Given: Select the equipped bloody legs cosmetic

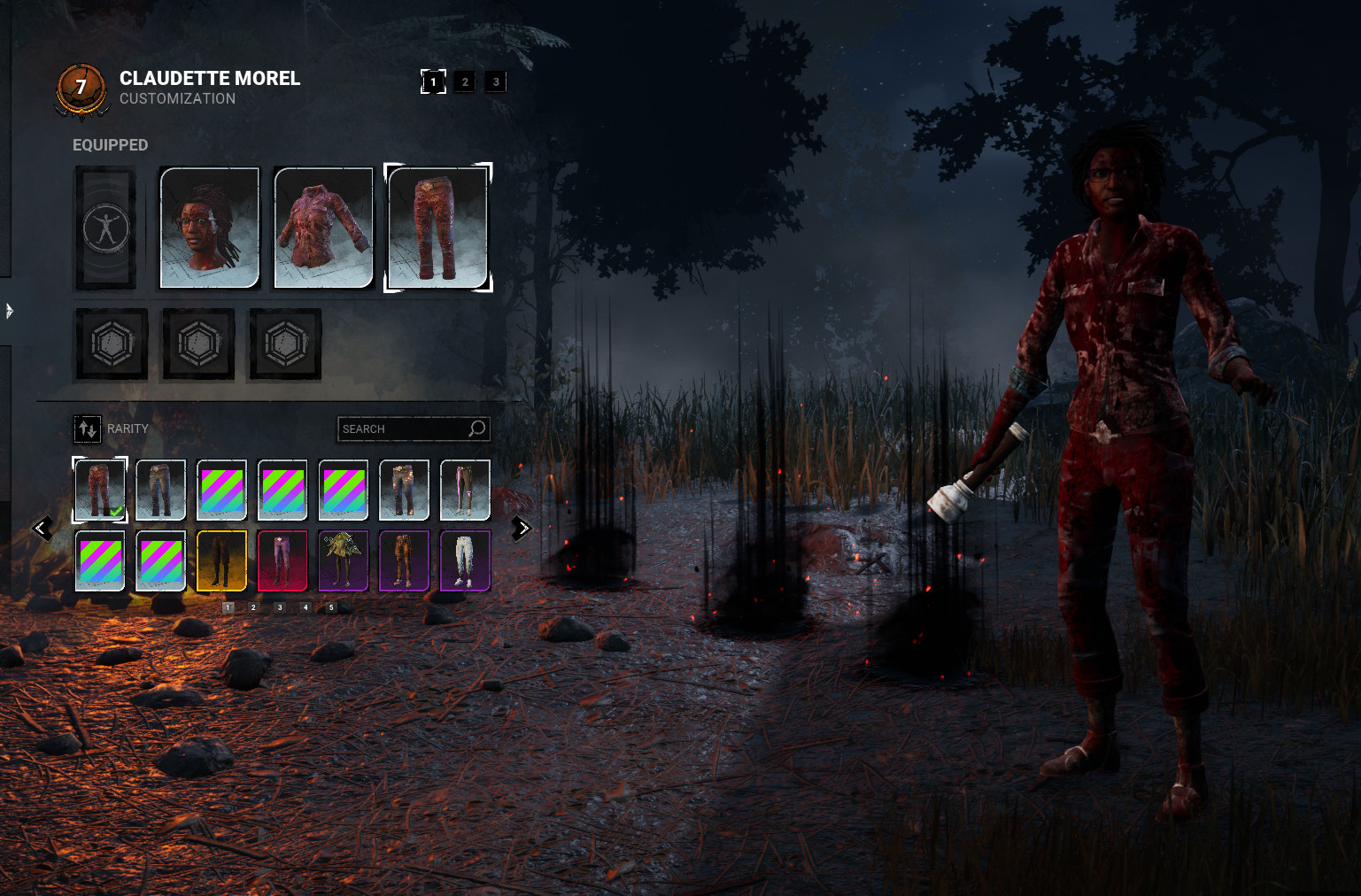Looking at the screenshot, I should pos(438,228).
